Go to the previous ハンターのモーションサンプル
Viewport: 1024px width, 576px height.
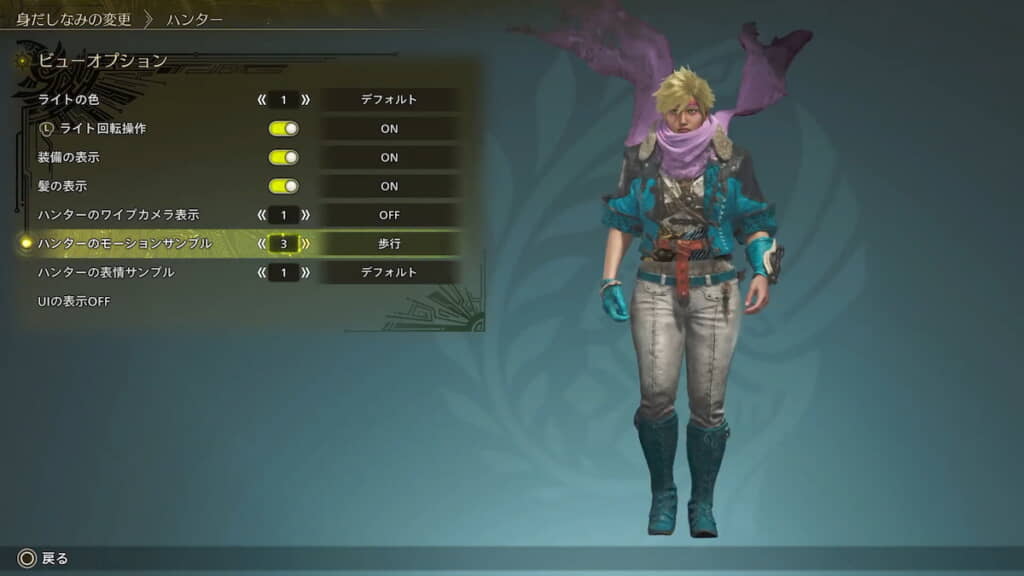click(x=262, y=243)
